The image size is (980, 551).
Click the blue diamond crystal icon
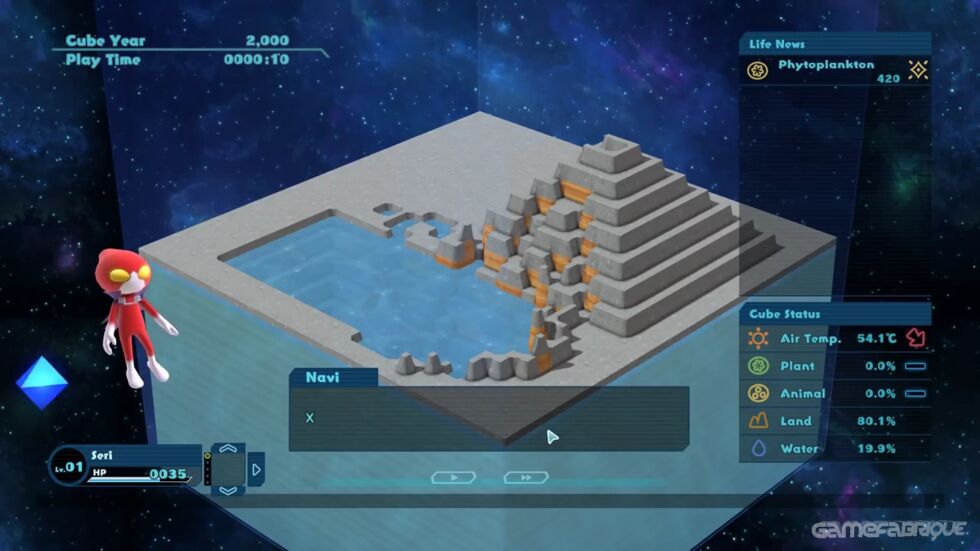pos(42,383)
